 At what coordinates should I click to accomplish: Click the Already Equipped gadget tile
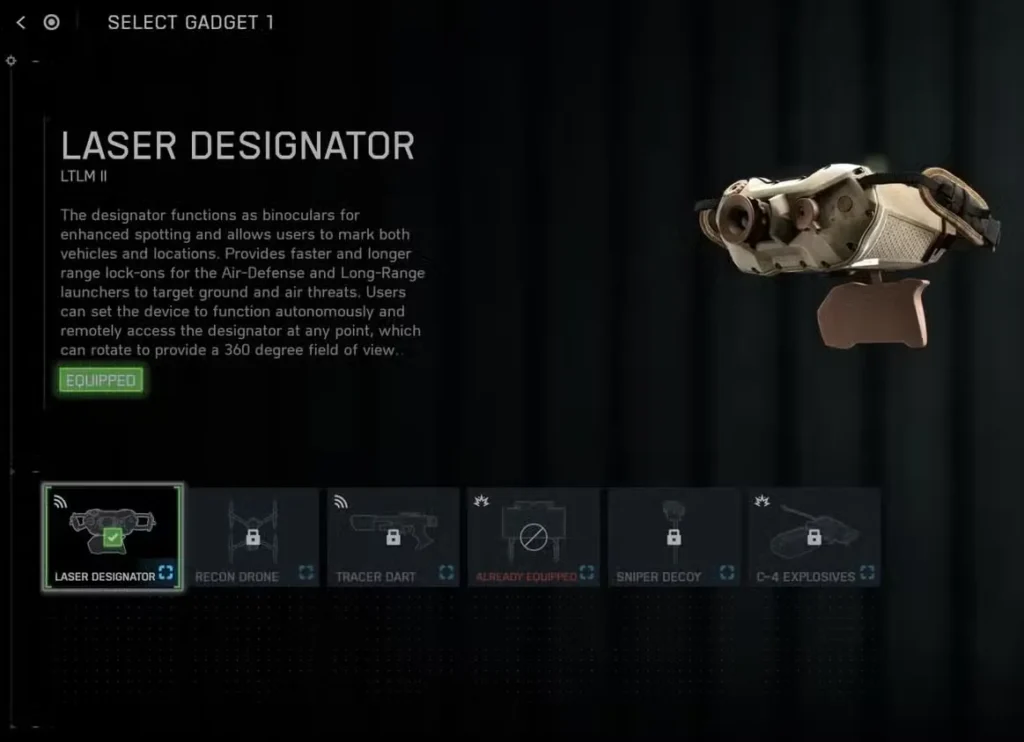(x=533, y=537)
